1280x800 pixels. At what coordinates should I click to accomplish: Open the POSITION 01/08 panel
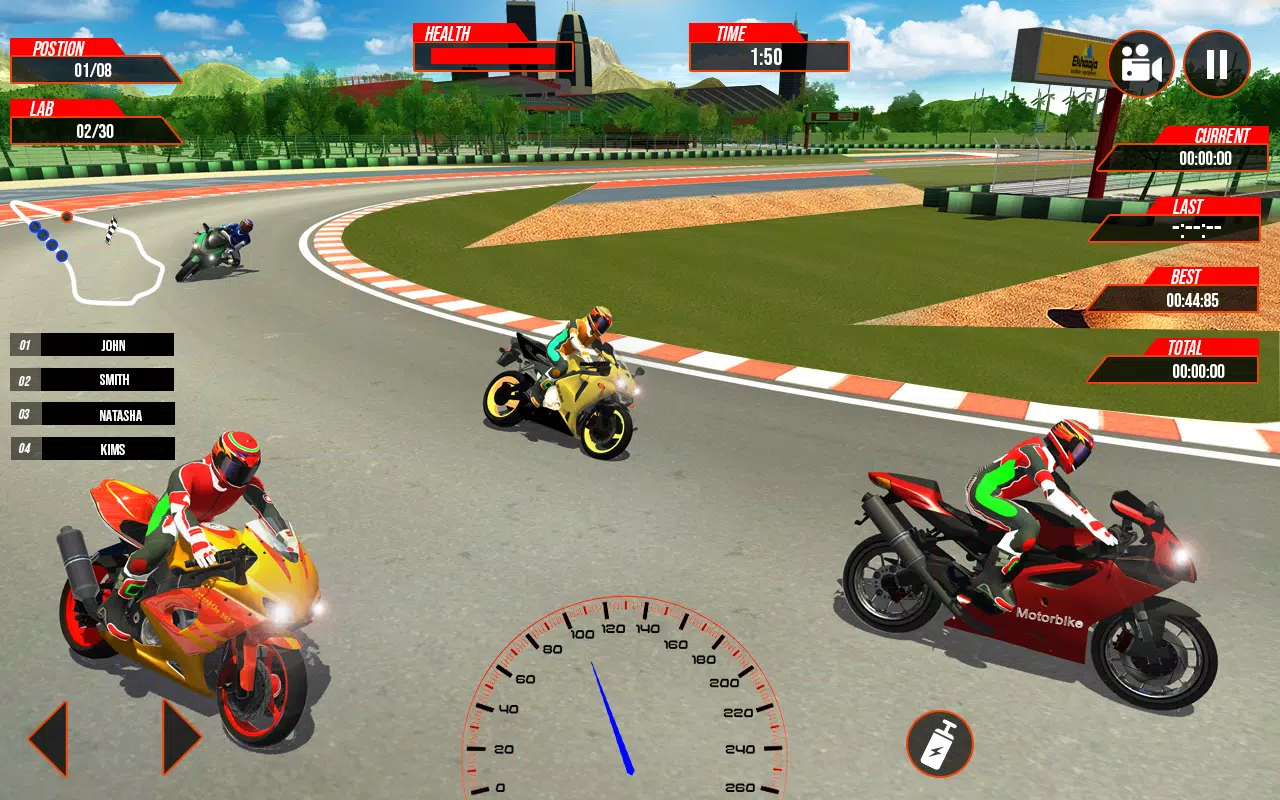(x=95, y=58)
